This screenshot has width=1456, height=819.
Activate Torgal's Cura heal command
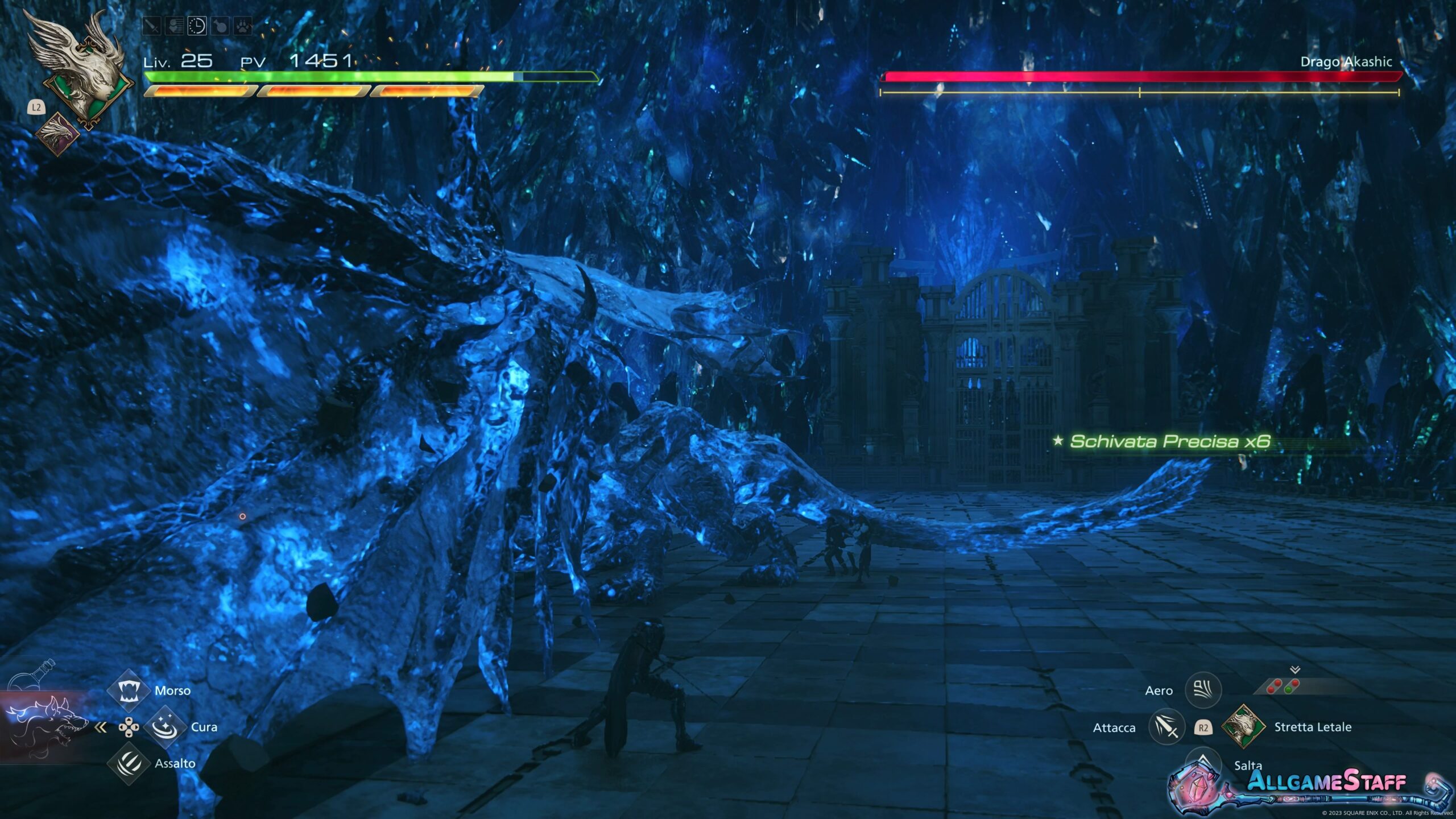pos(165,727)
